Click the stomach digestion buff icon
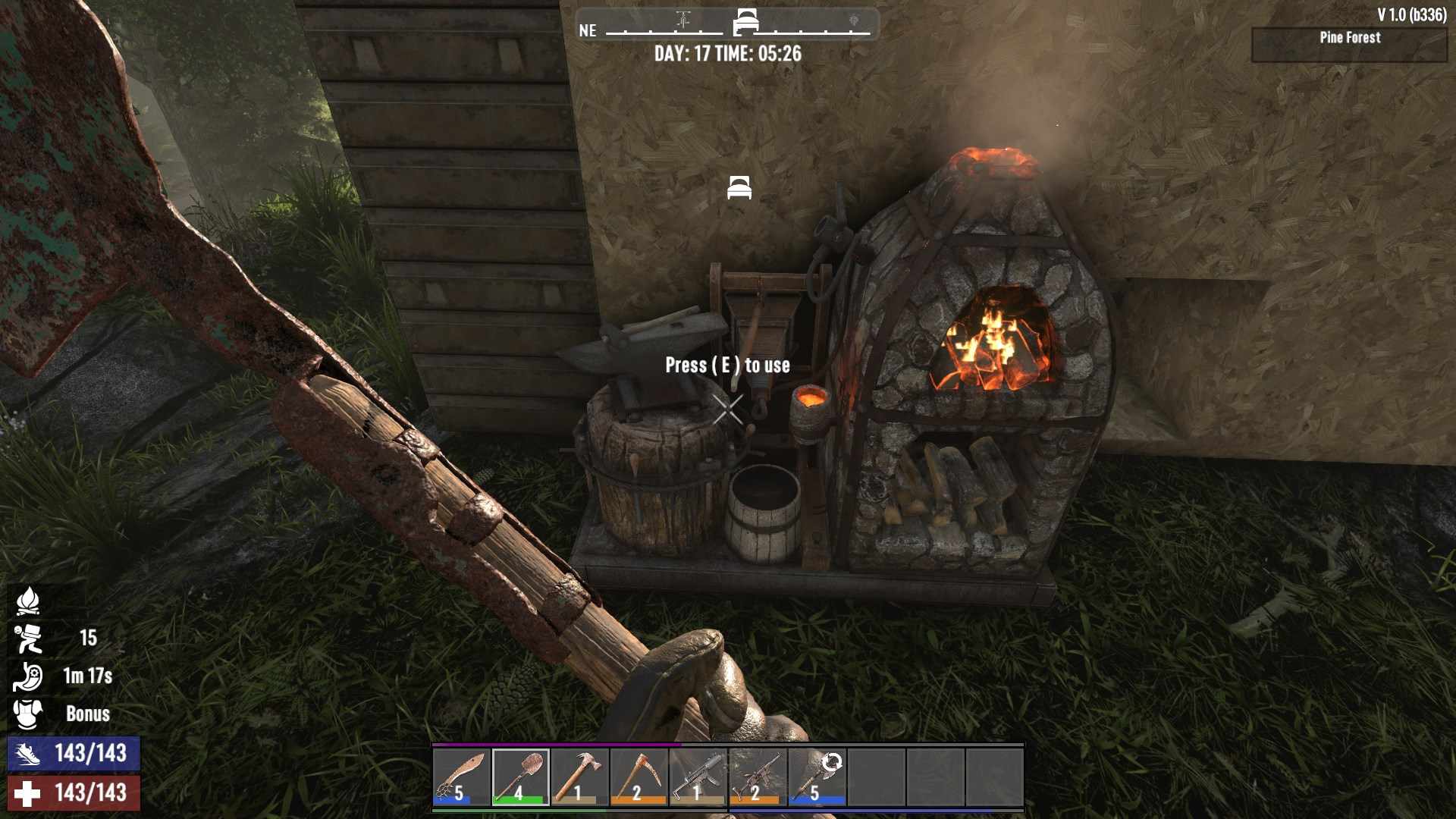 28,676
